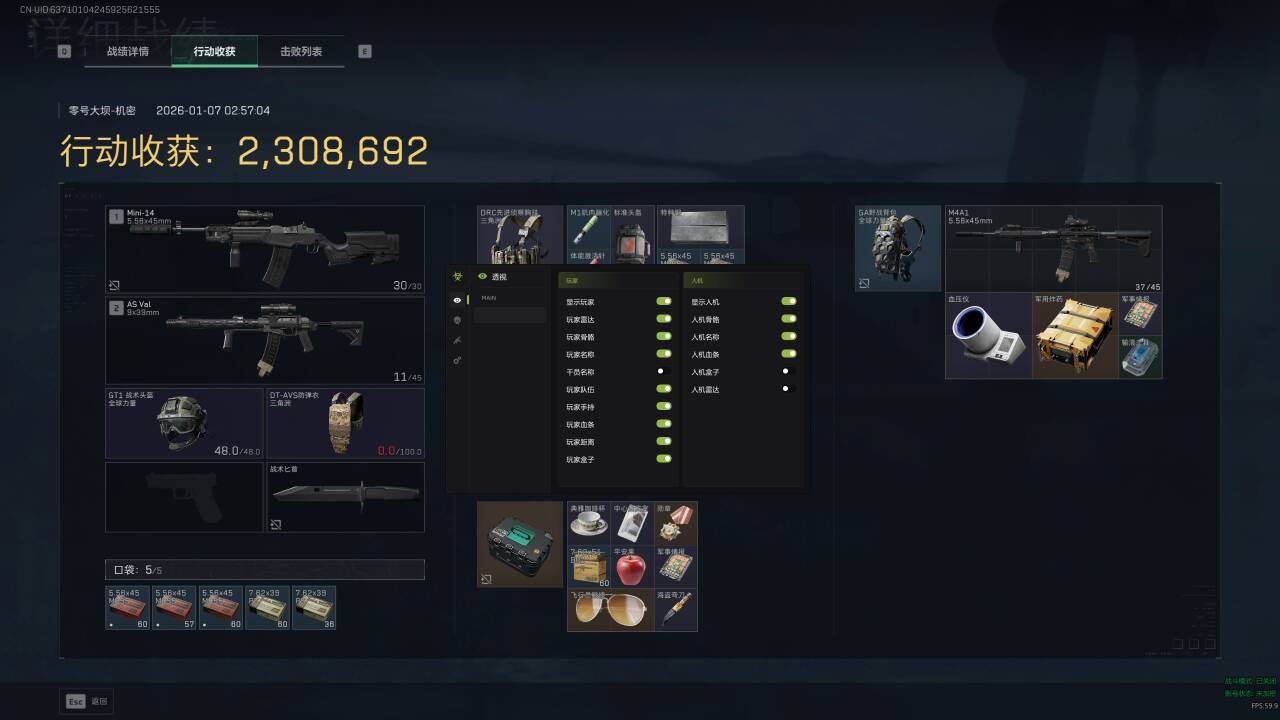
Task: Select the DT-AVS防弹衣 armor slot
Action: (345, 423)
